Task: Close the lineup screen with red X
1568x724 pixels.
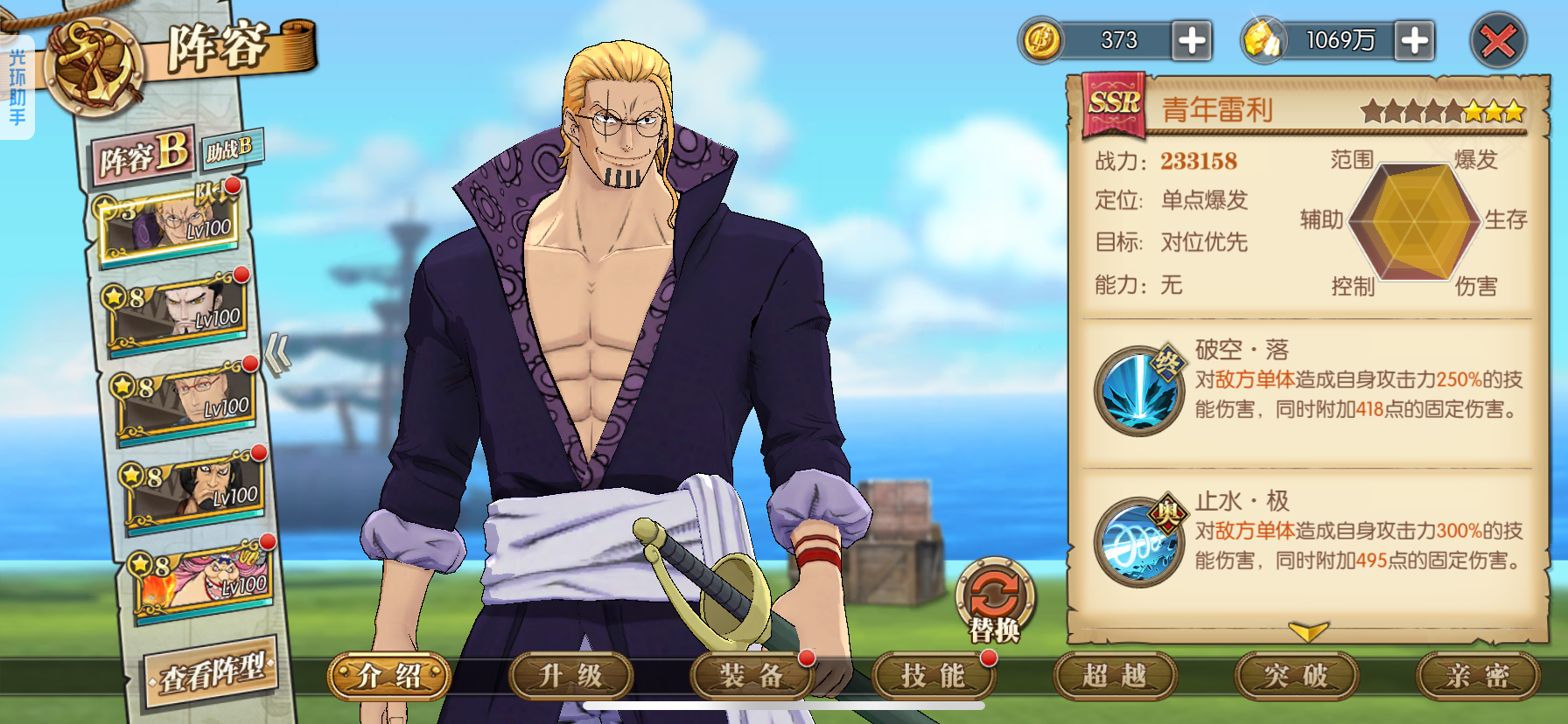Action: point(1497,41)
